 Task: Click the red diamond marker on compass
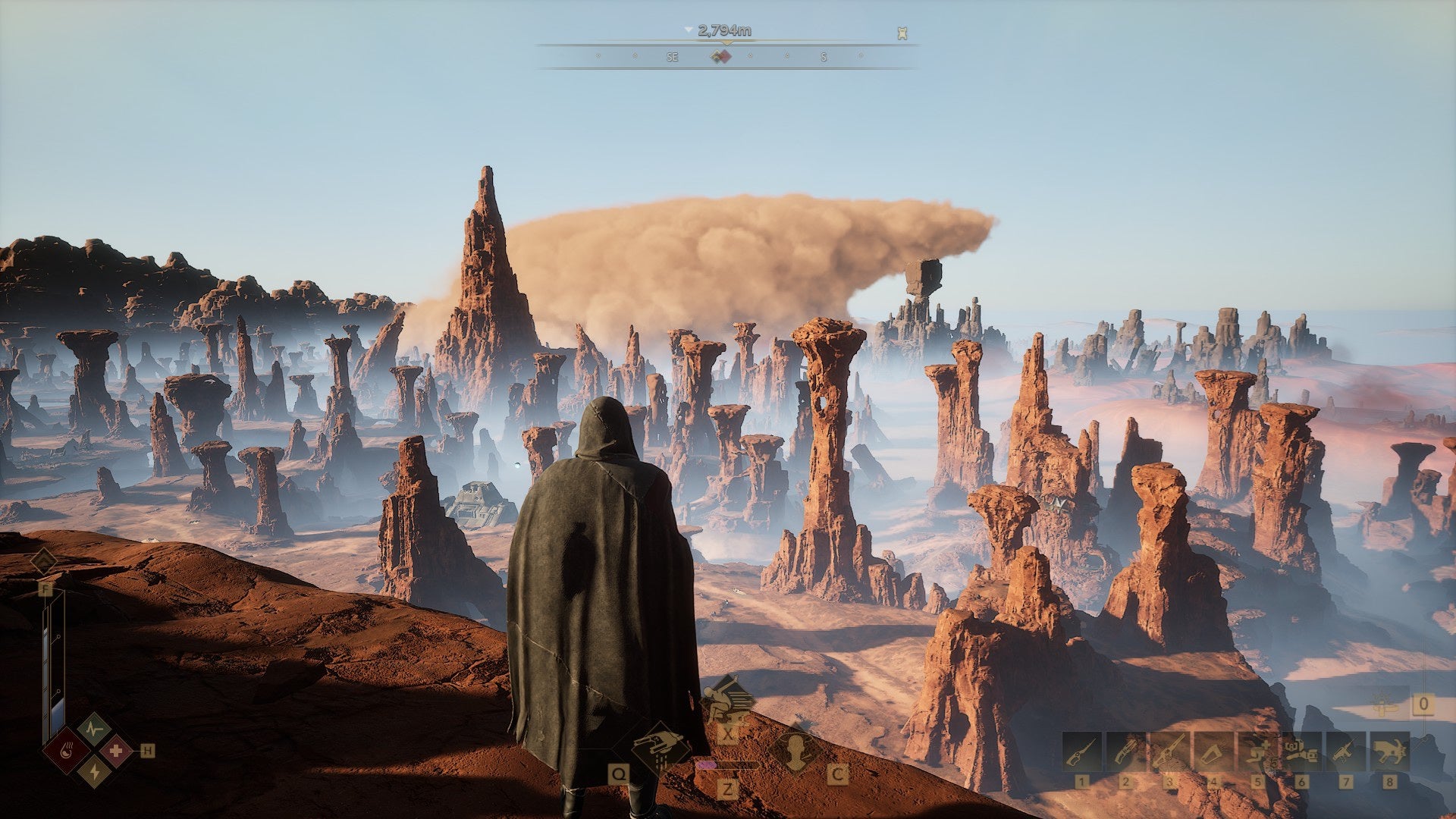click(725, 57)
